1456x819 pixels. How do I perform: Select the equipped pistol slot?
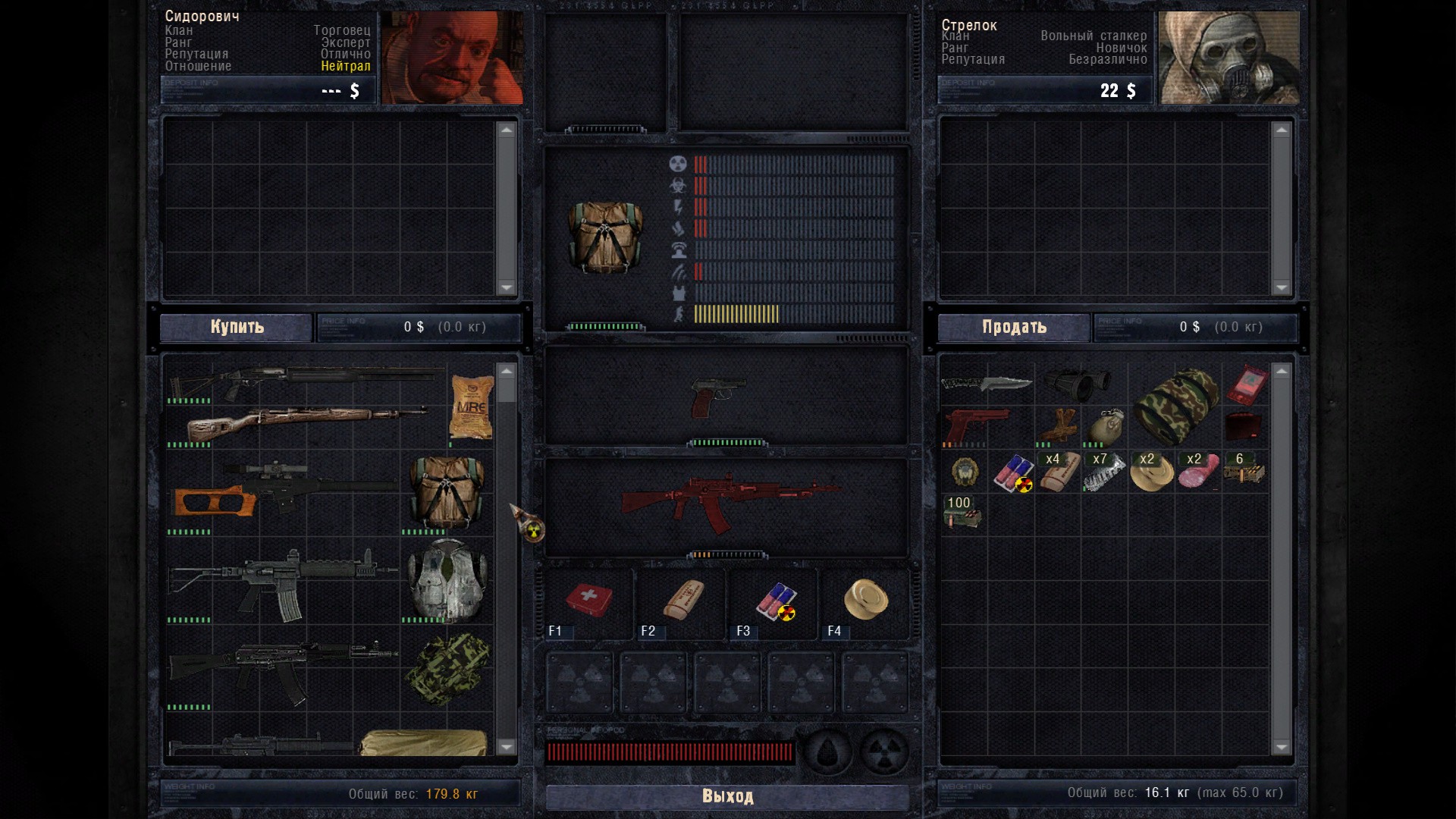pyautogui.click(x=717, y=396)
